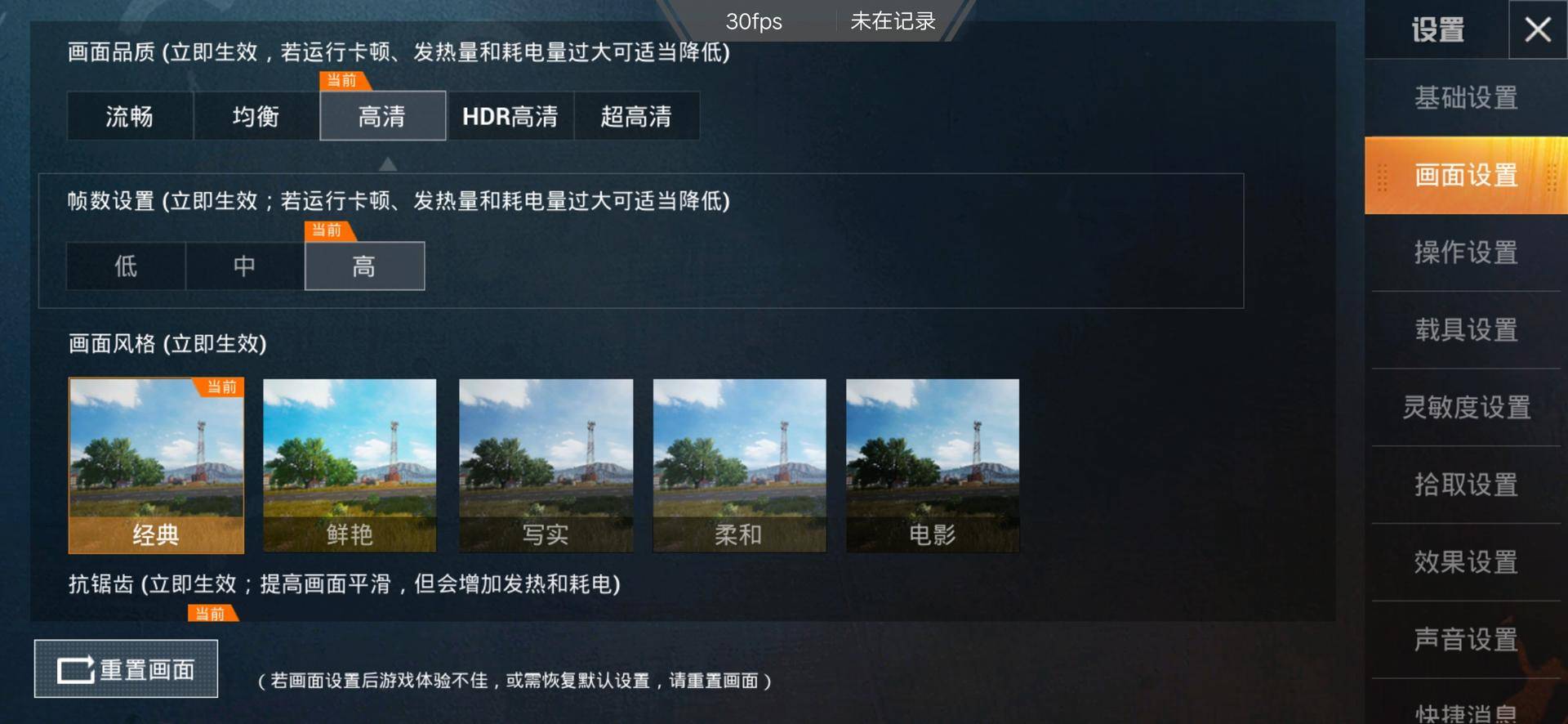Image resolution: width=1568 pixels, height=724 pixels.
Task: Choose 电影 picture style thumbnail
Action: click(933, 466)
